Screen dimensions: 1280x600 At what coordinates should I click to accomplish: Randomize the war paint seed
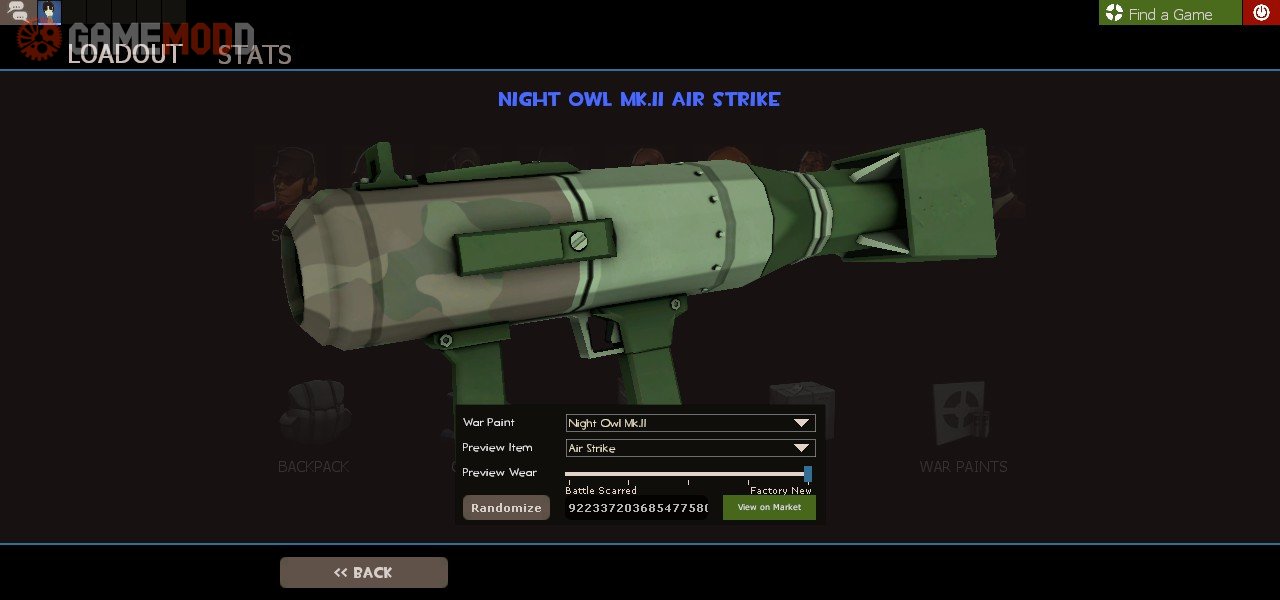506,508
